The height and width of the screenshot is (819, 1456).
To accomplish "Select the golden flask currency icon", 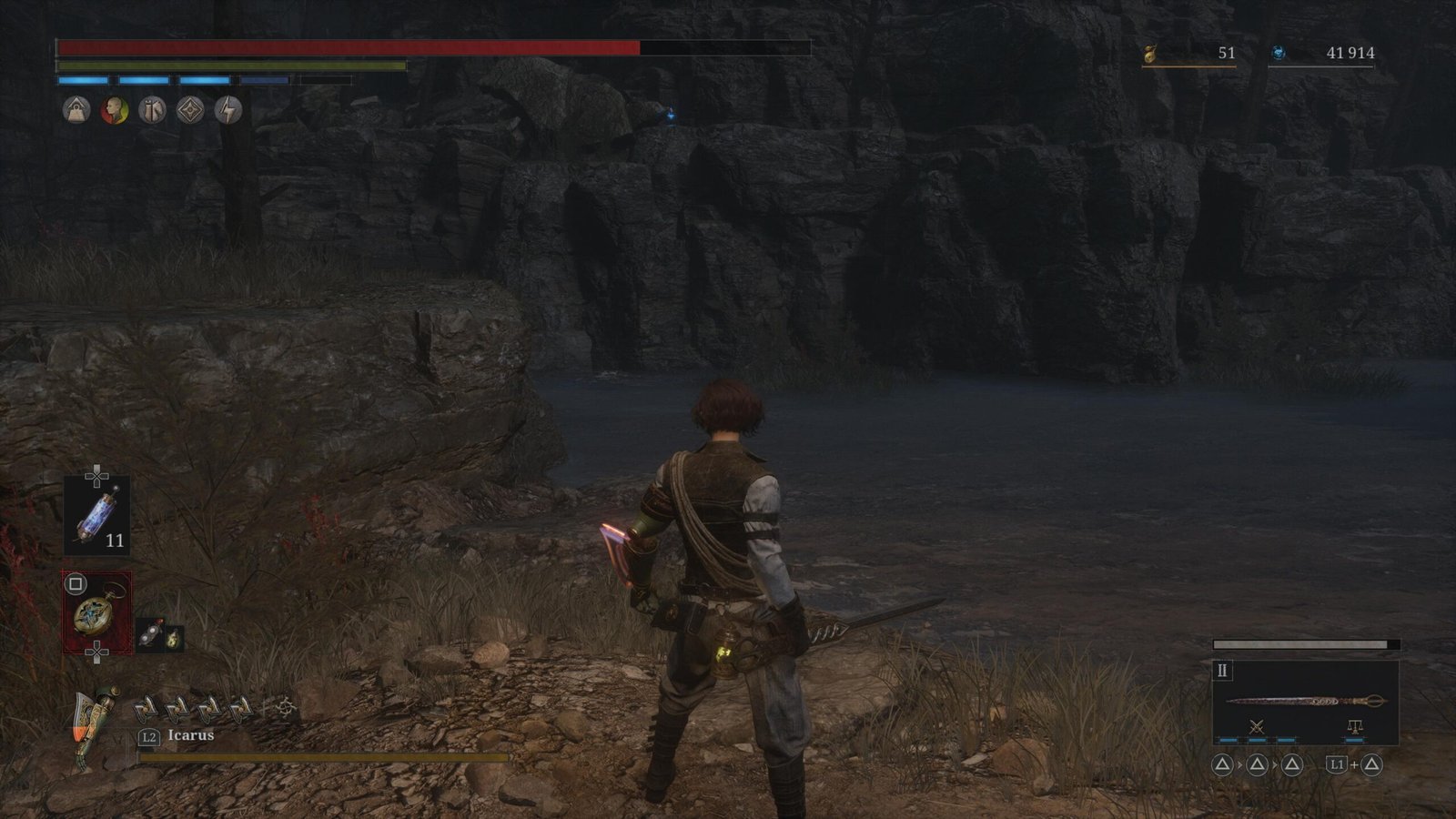I will click(1150, 55).
